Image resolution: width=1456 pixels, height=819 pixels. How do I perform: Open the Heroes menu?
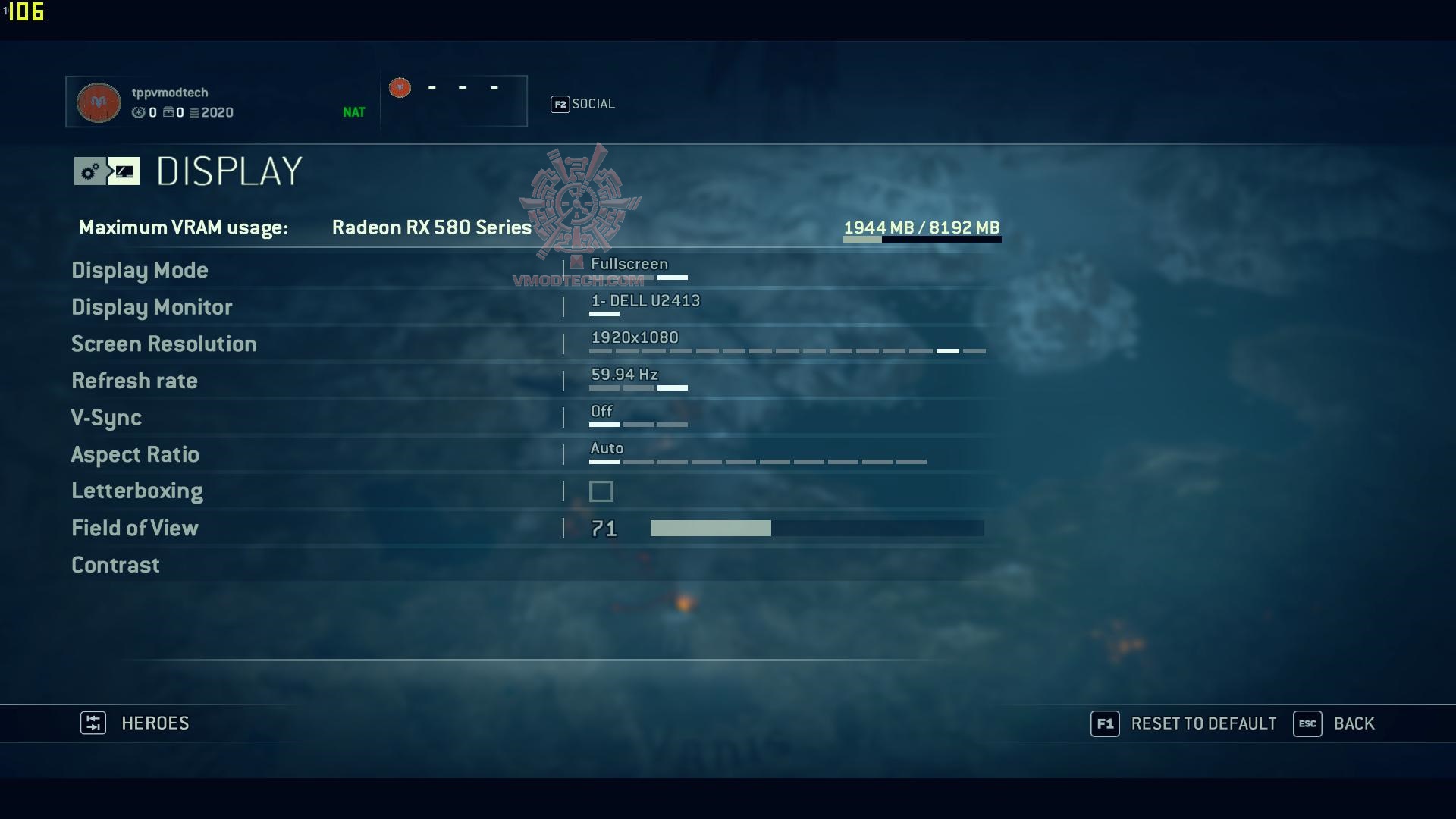[154, 723]
